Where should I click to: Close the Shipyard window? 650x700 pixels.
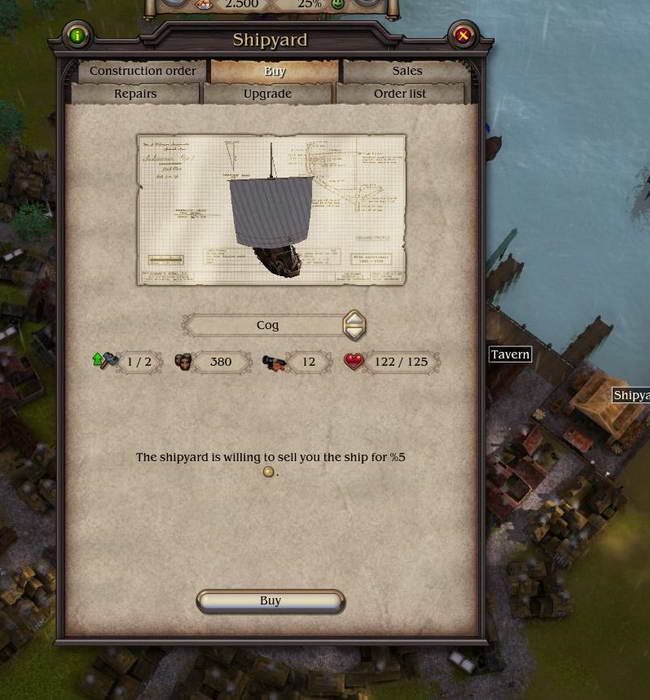463,36
